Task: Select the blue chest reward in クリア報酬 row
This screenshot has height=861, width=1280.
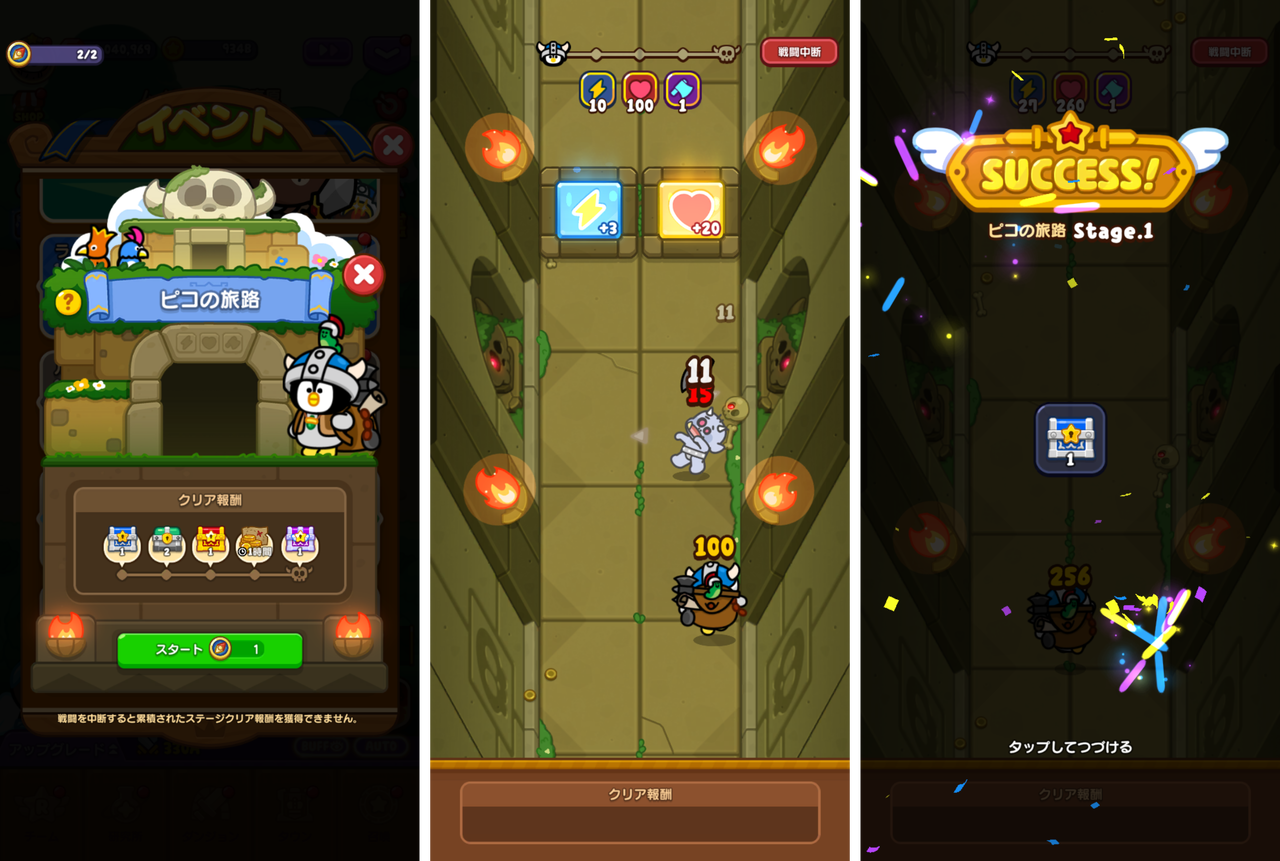Action: 123,541
